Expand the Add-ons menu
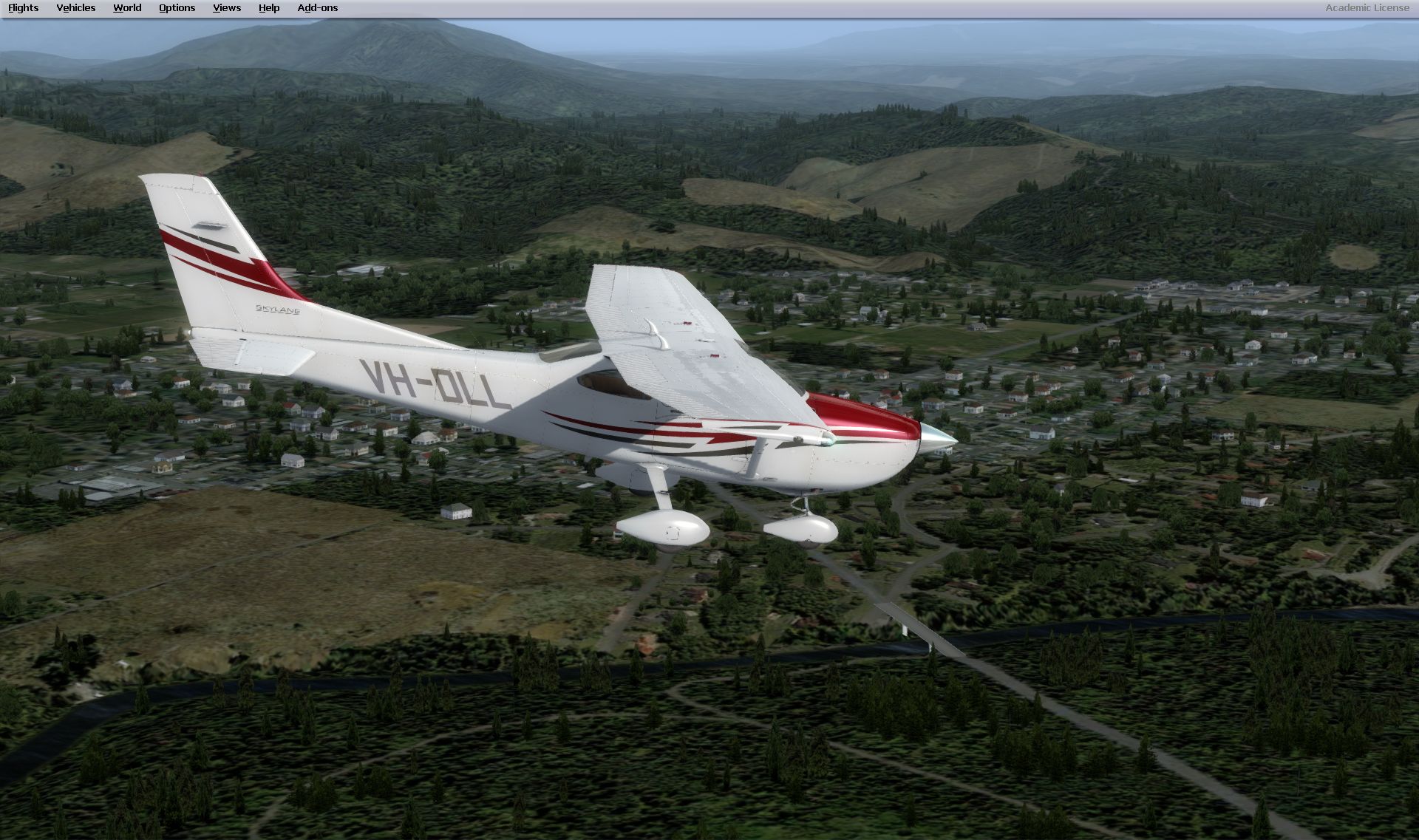This screenshot has width=1419, height=840. pyautogui.click(x=317, y=8)
